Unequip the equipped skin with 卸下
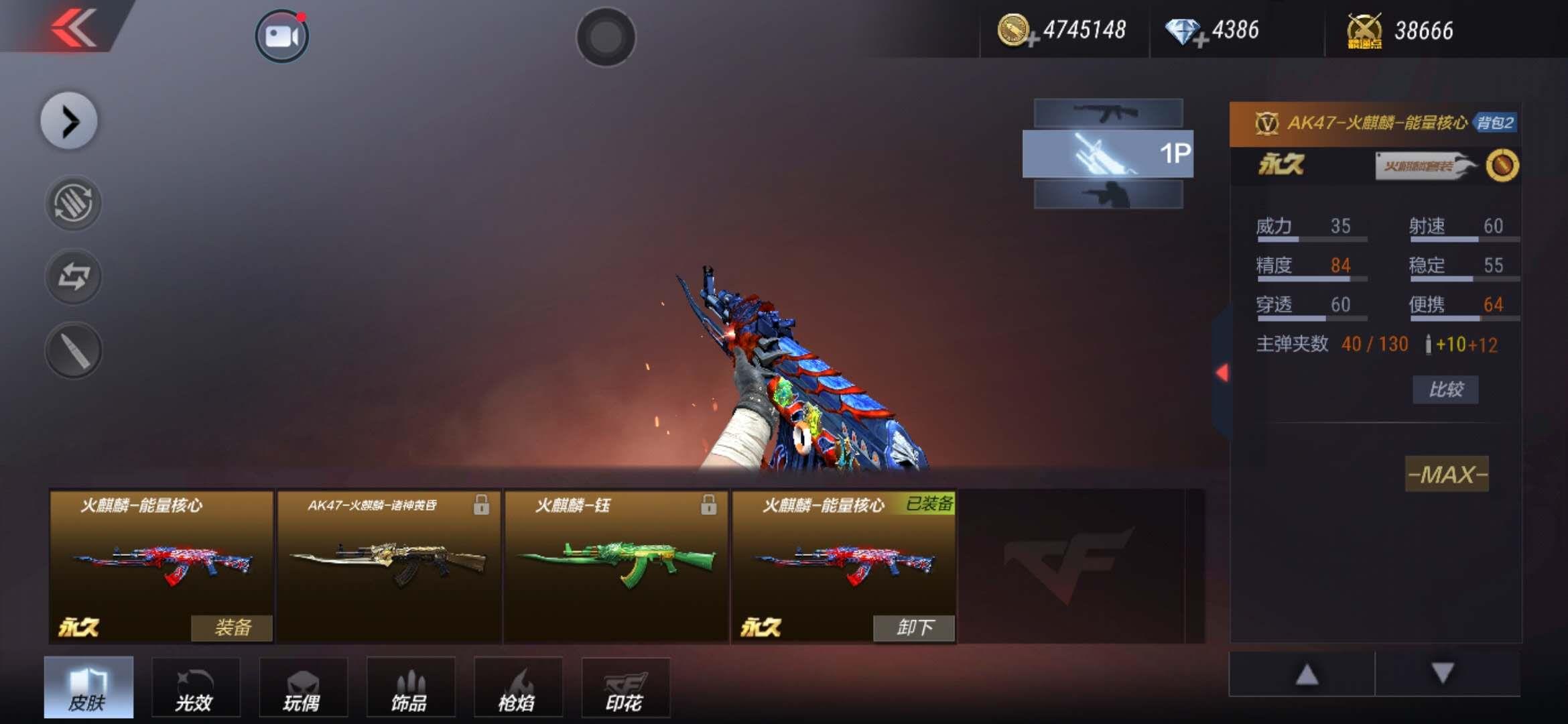This screenshot has width=1568, height=724. click(914, 627)
